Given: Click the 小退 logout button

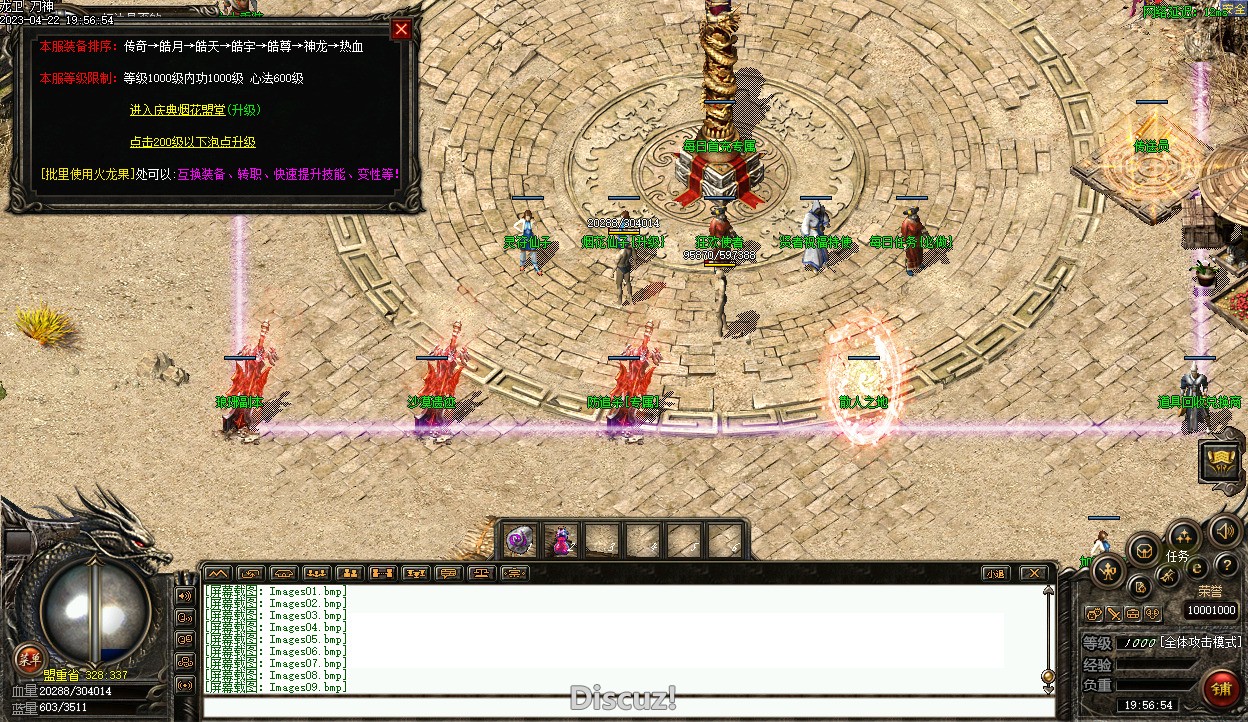Looking at the screenshot, I should point(994,573).
